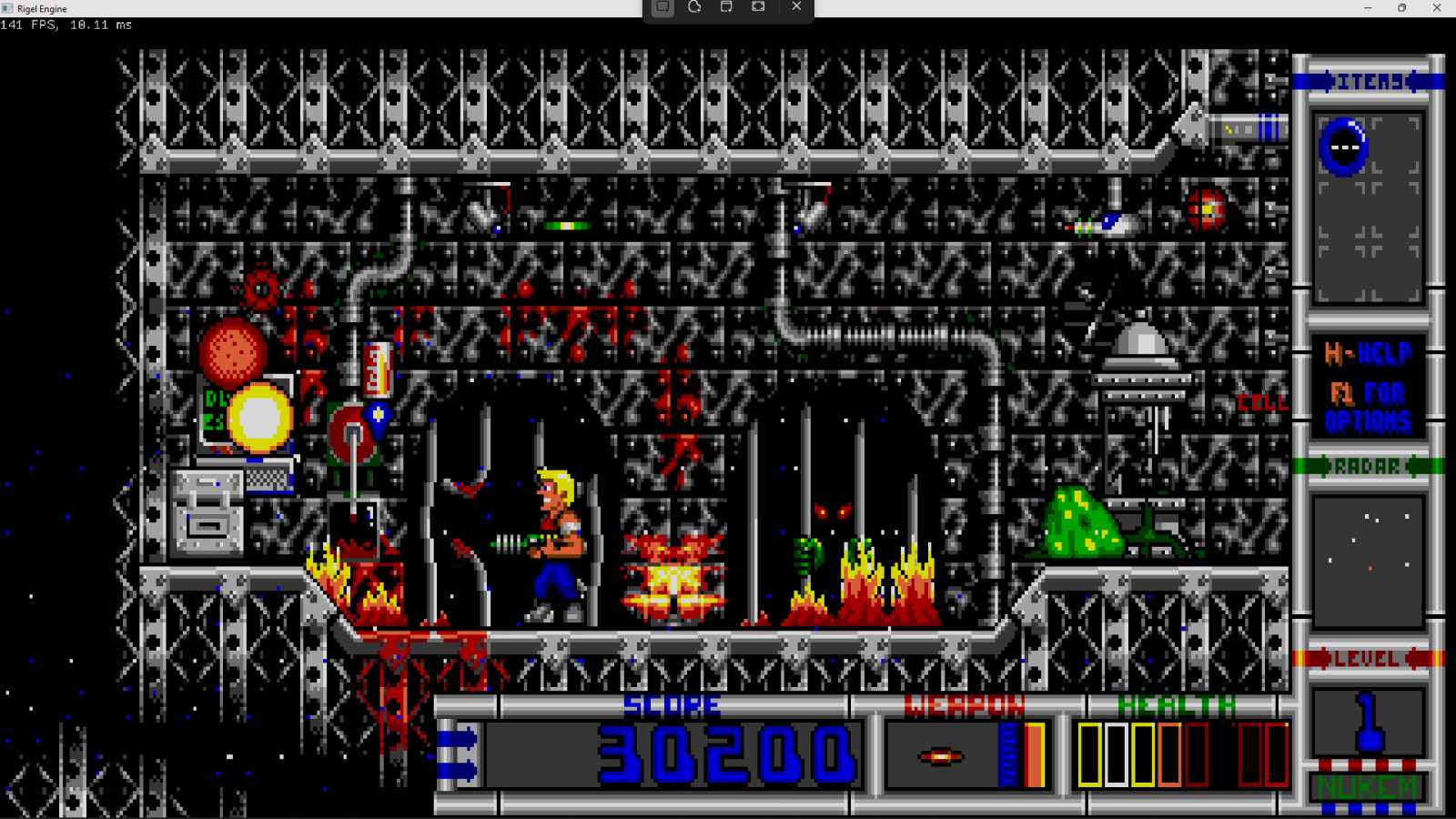Image resolution: width=1456 pixels, height=819 pixels.
Task: Select the weapon indicator icon in the WEAPON panel
Action: 941,755
